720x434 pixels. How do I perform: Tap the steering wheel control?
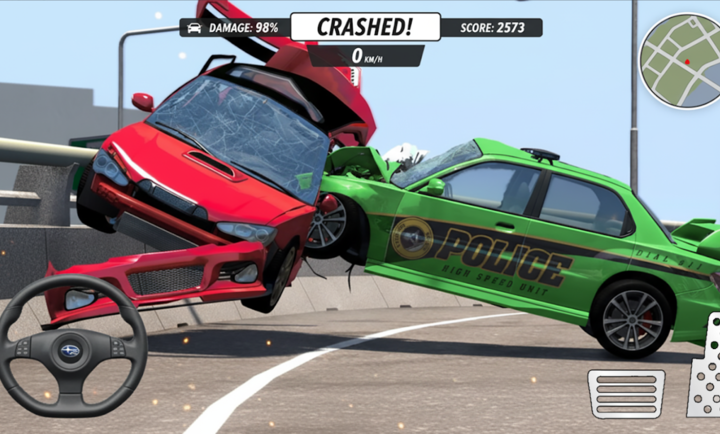tap(73, 347)
